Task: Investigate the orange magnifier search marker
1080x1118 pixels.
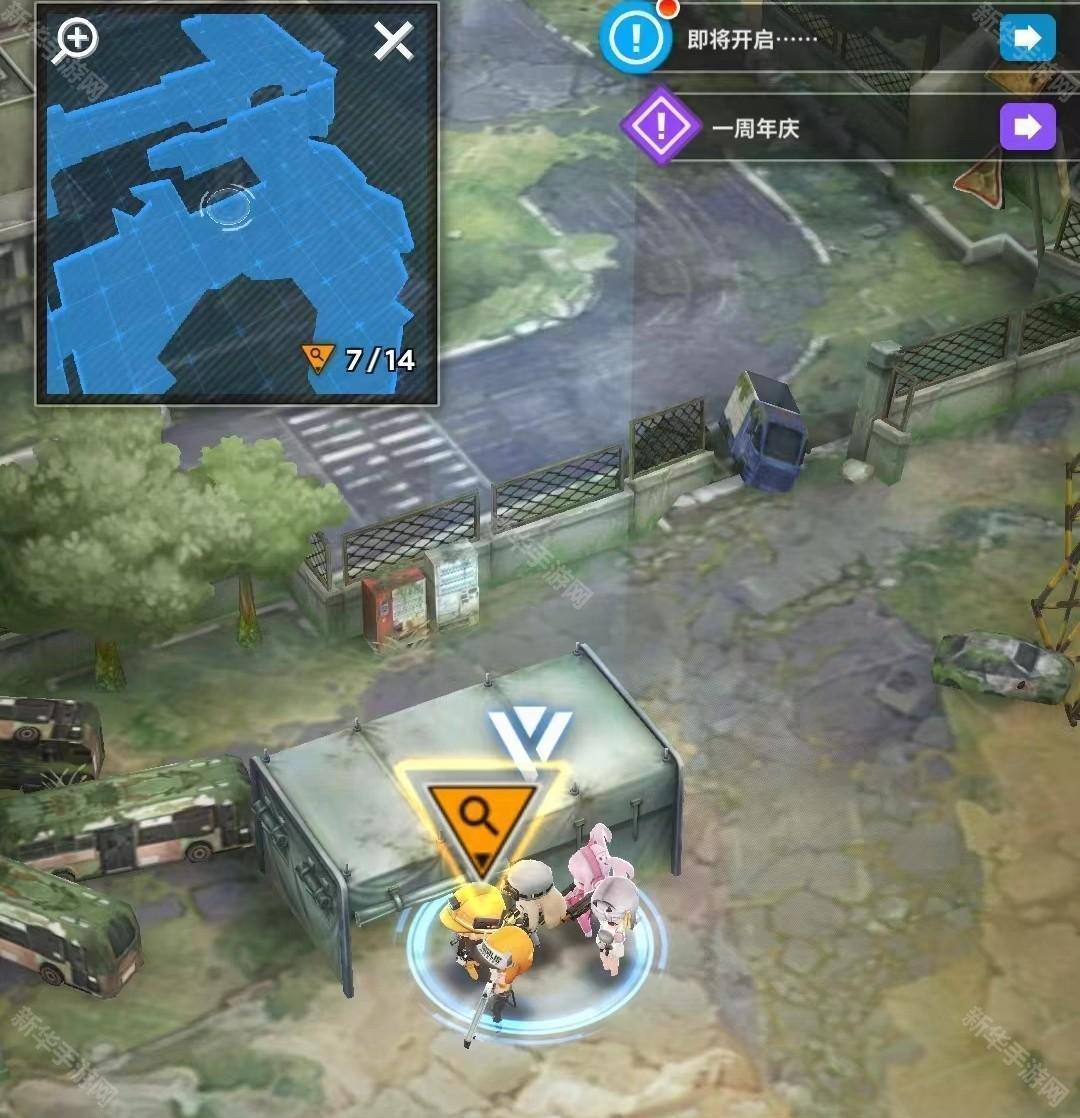Action: point(481,817)
